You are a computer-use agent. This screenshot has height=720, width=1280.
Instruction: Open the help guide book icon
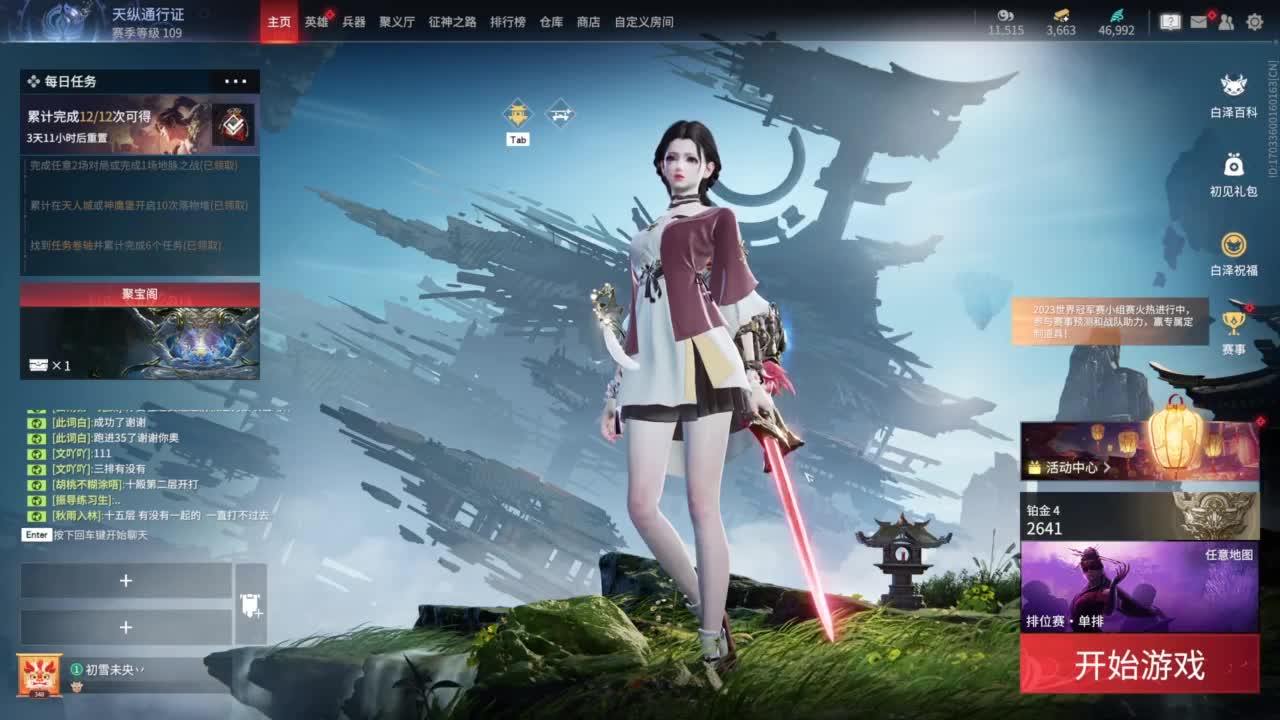[x=1171, y=18]
